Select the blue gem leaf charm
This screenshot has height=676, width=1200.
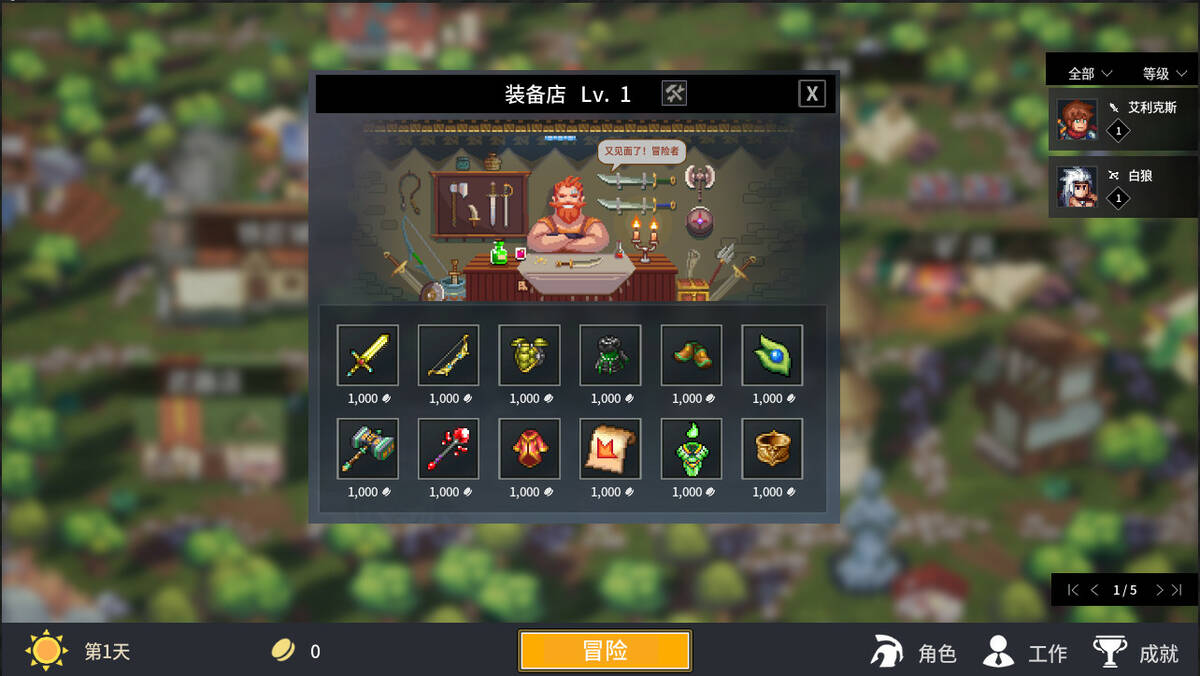click(x=772, y=355)
